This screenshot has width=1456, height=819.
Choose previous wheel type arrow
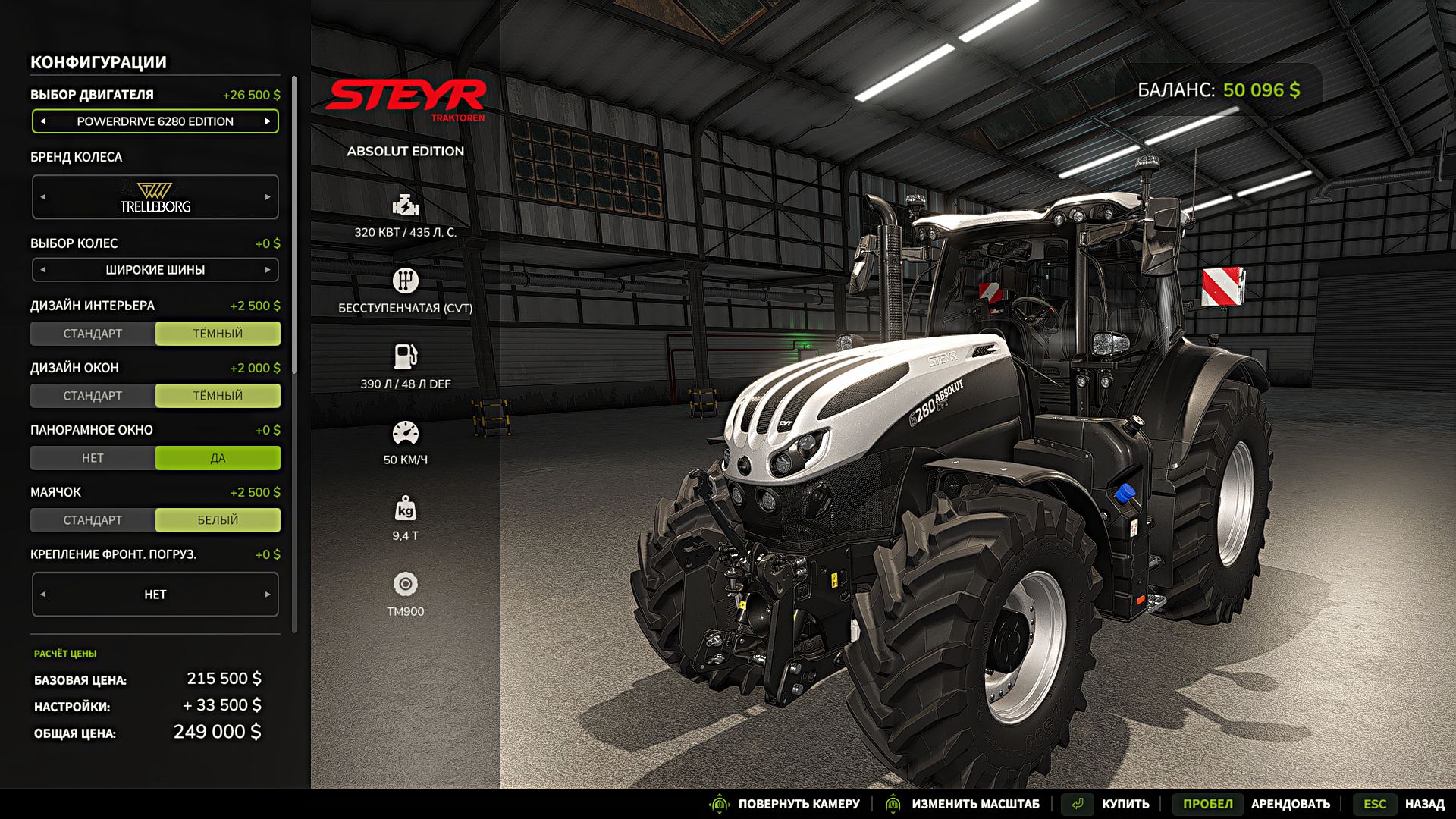point(43,270)
